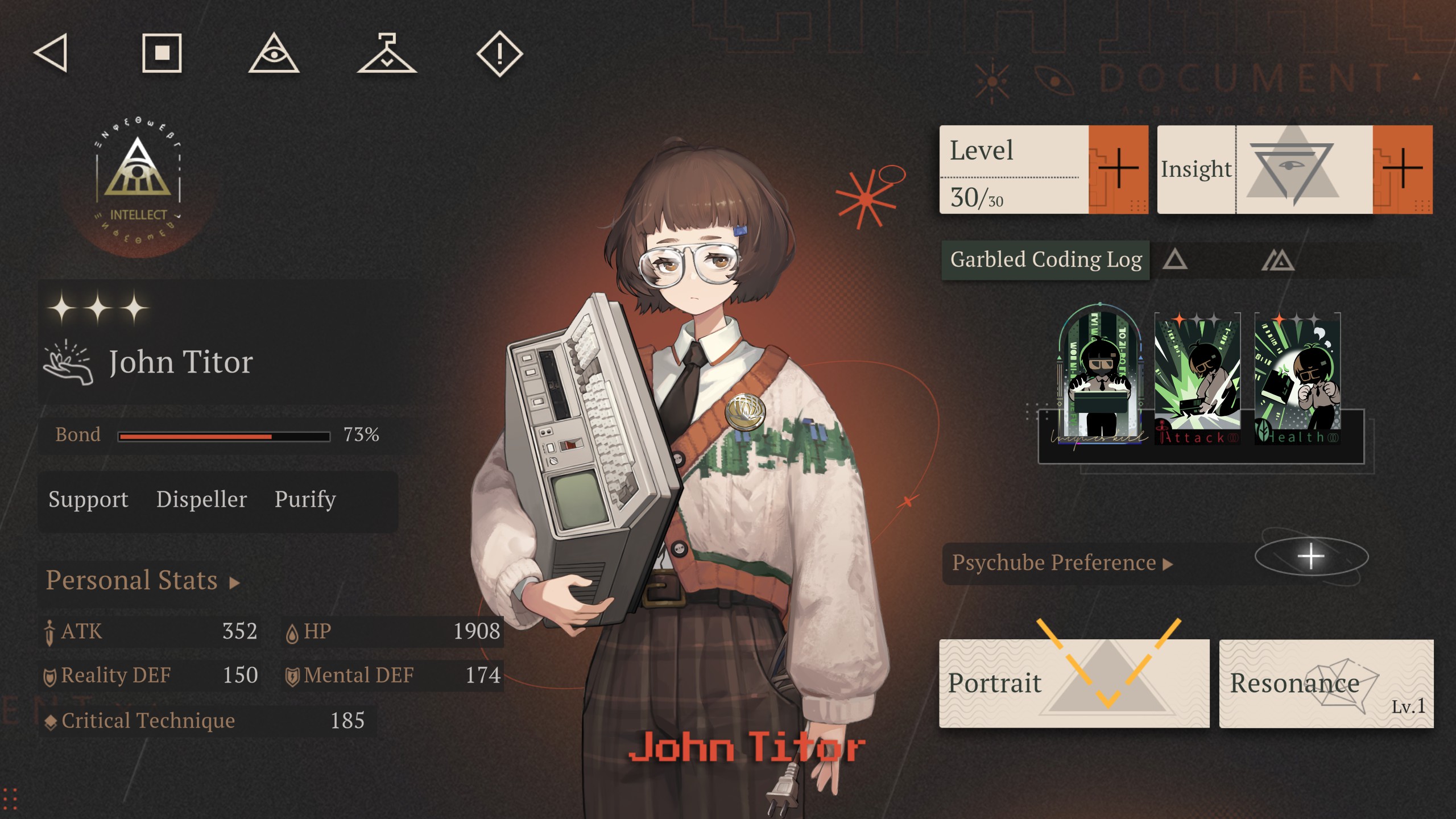Toggle the Dispeller trait tag

(x=202, y=500)
